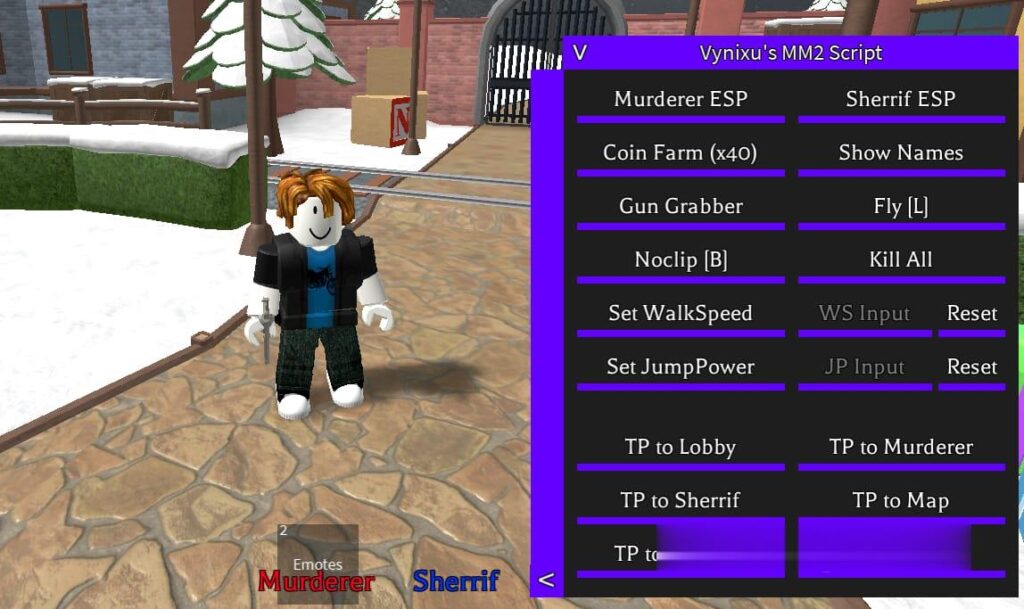Enable Noclip [B]
Image resolution: width=1024 pixels, height=609 pixels.
click(x=680, y=260)
